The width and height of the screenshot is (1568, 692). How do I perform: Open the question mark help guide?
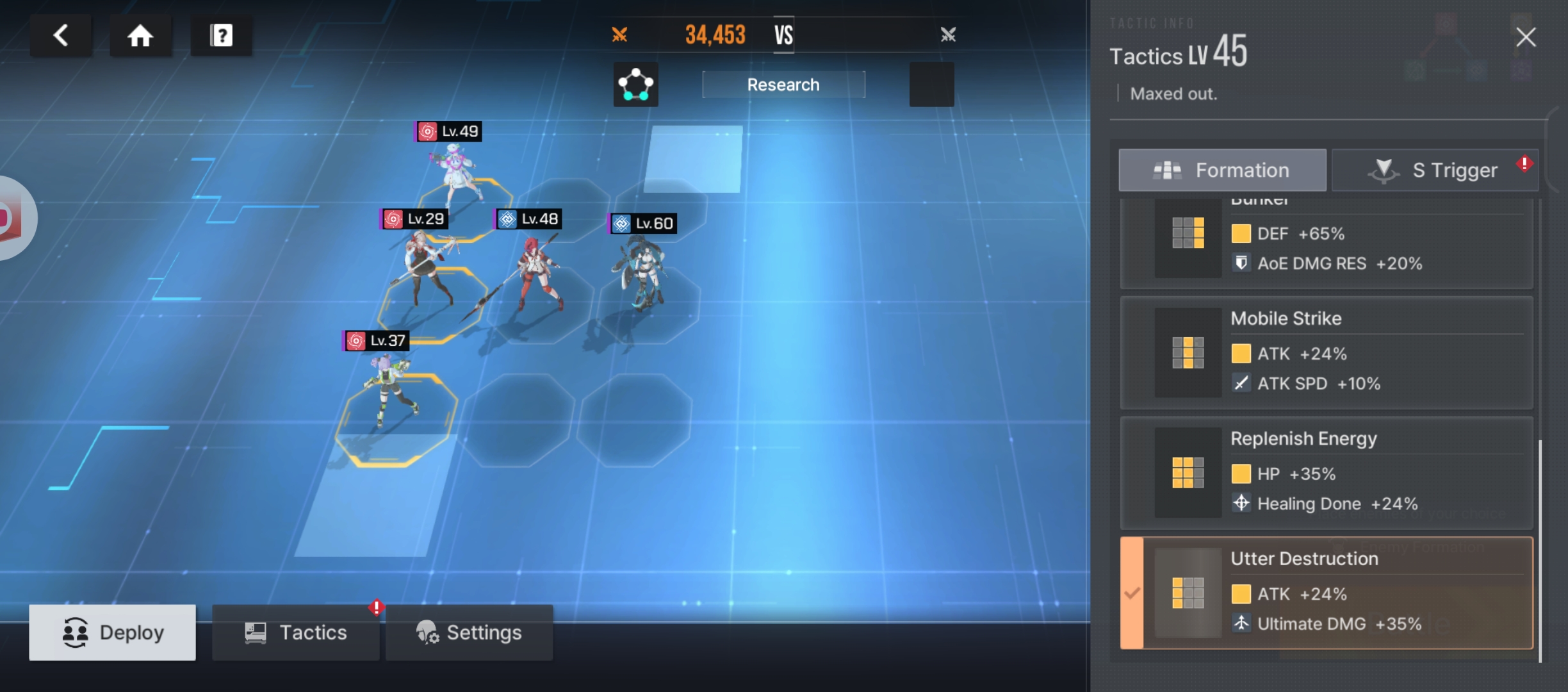tap(221, 35)
